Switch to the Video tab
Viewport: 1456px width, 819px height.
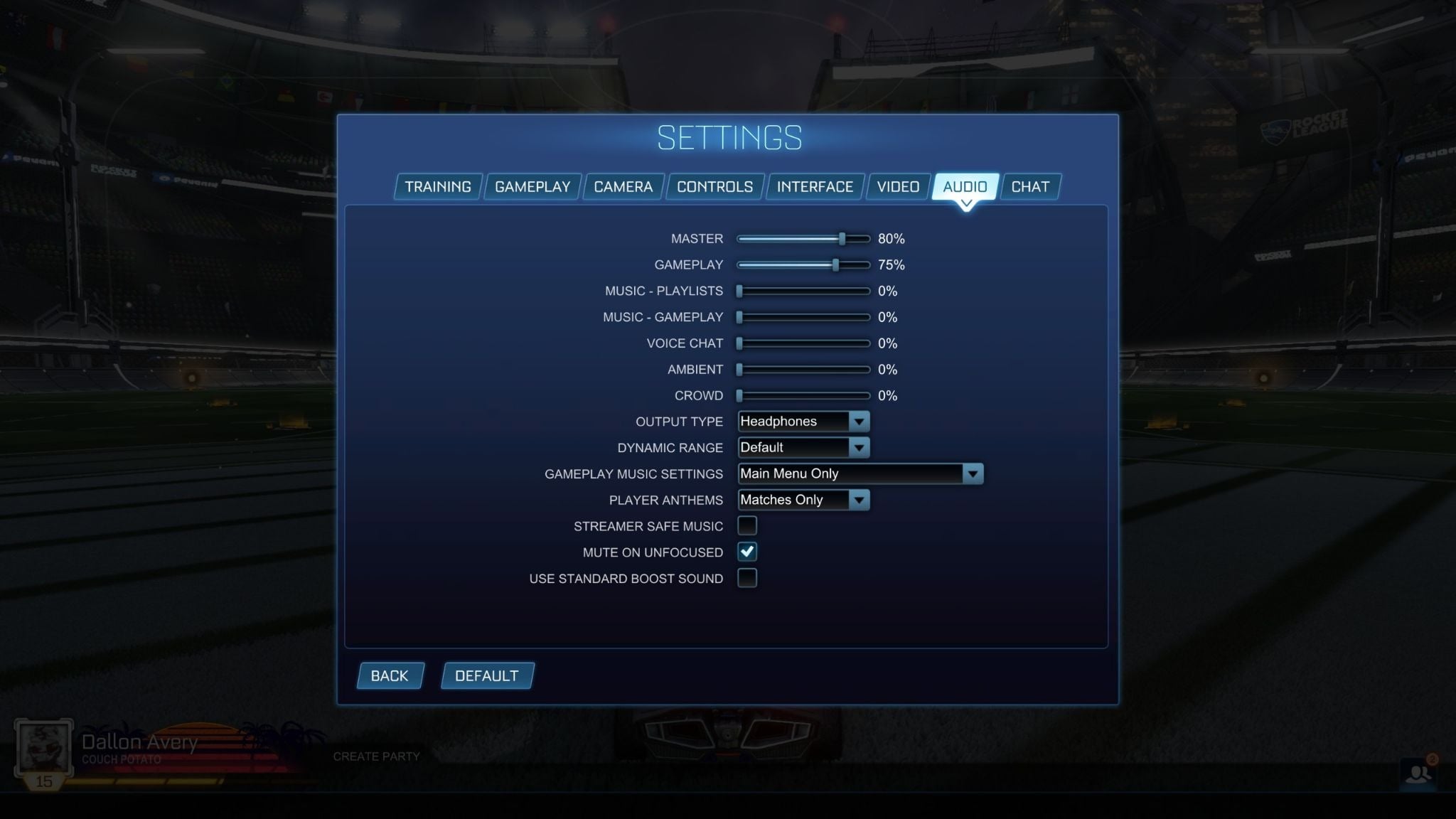coord(898,186)
